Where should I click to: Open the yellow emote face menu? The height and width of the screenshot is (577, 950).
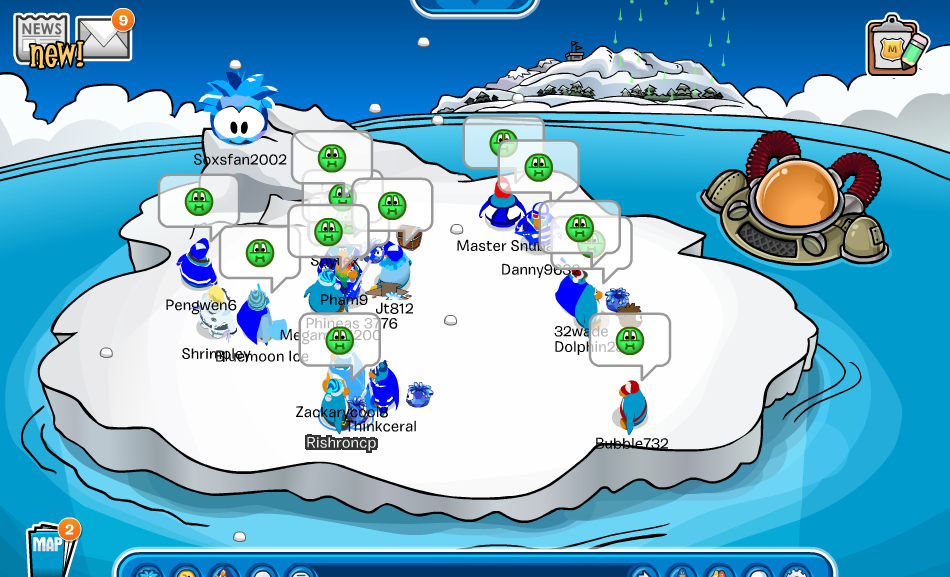(185, 571)
